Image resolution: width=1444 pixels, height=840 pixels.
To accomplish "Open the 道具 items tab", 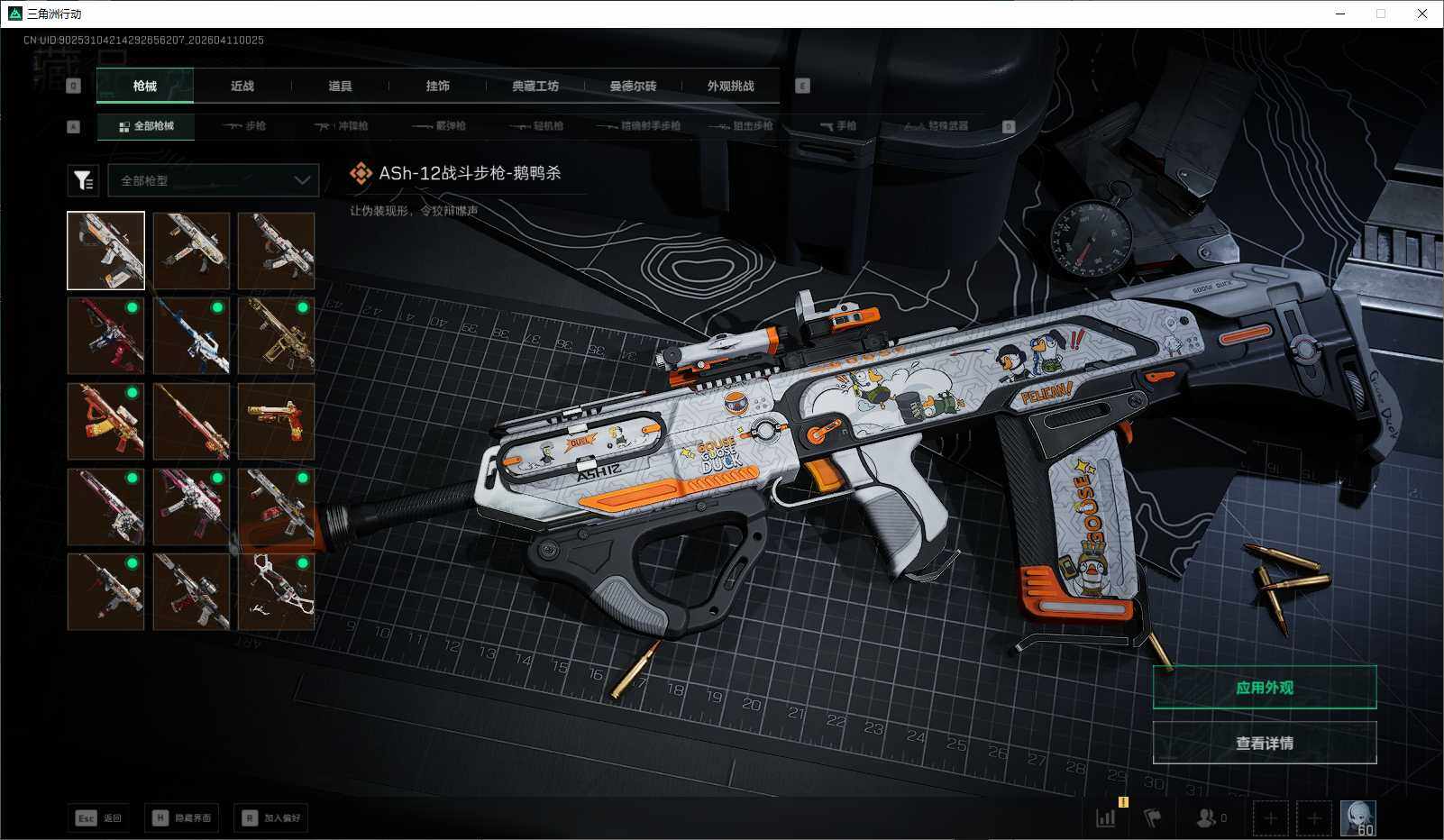I will coord(340,86).
